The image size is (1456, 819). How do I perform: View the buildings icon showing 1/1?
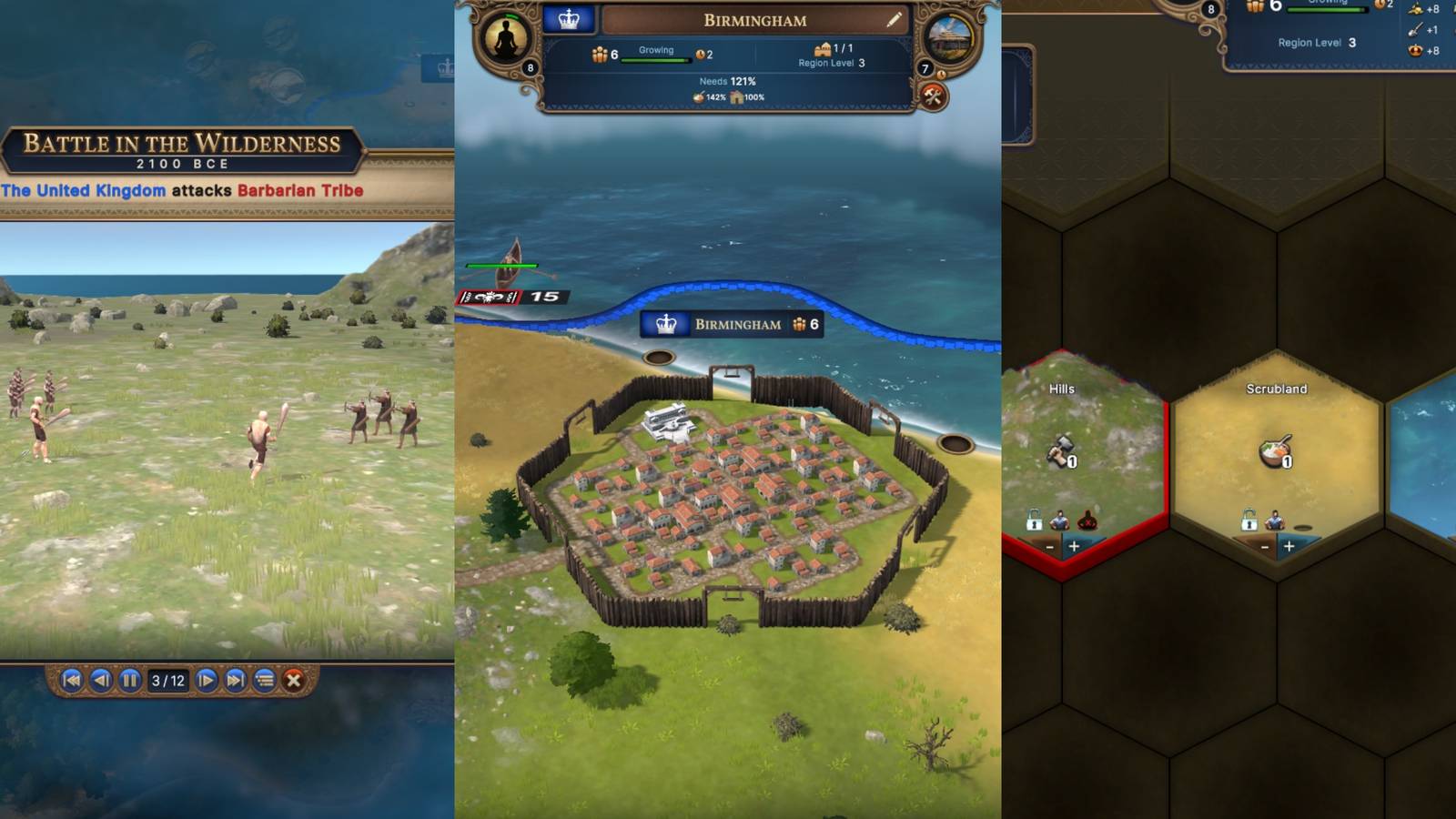coord(824,49)
